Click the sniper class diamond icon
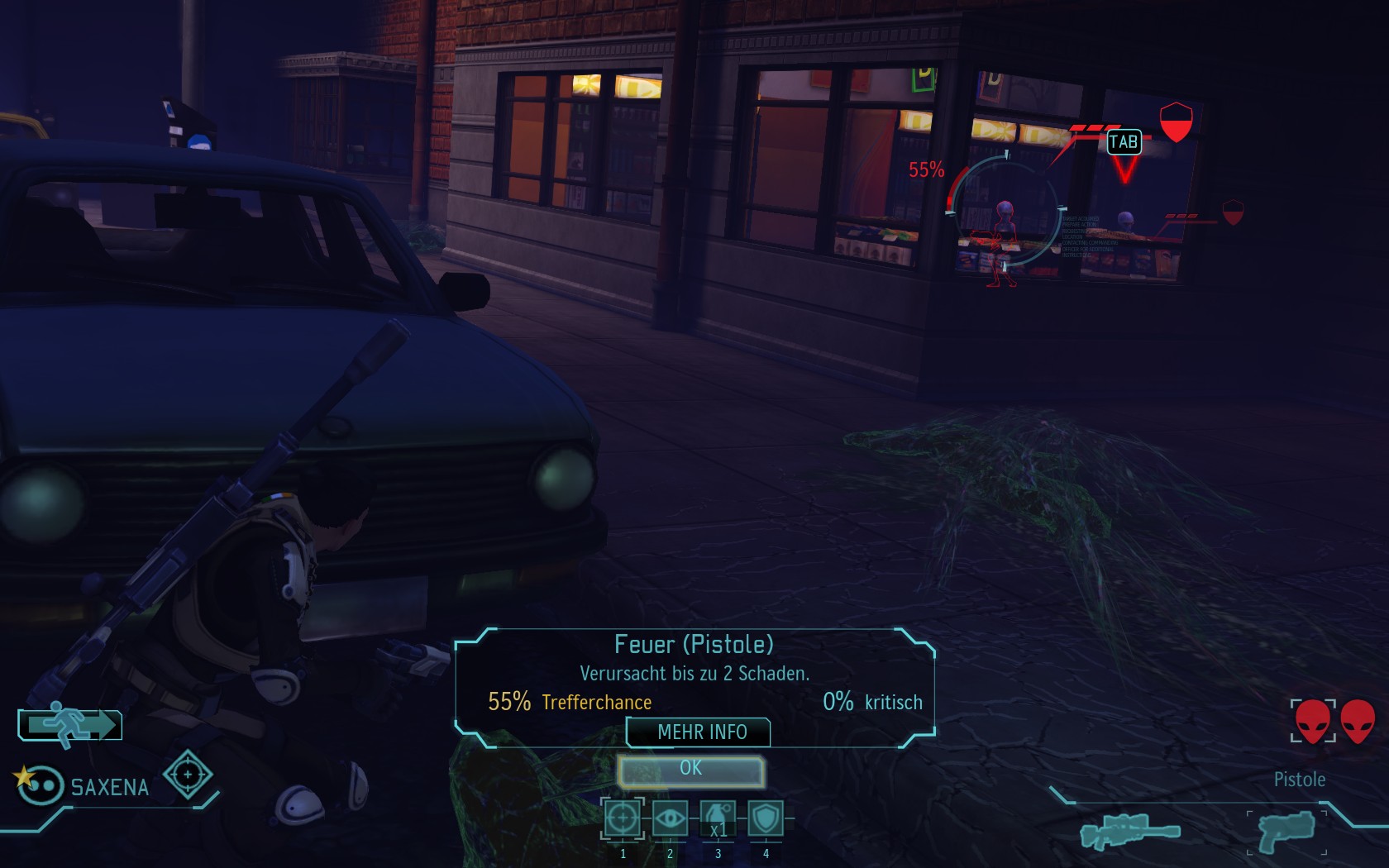The width and height of the screenshot is (1389, 868). pyautogui.click(x=188, y=775)
